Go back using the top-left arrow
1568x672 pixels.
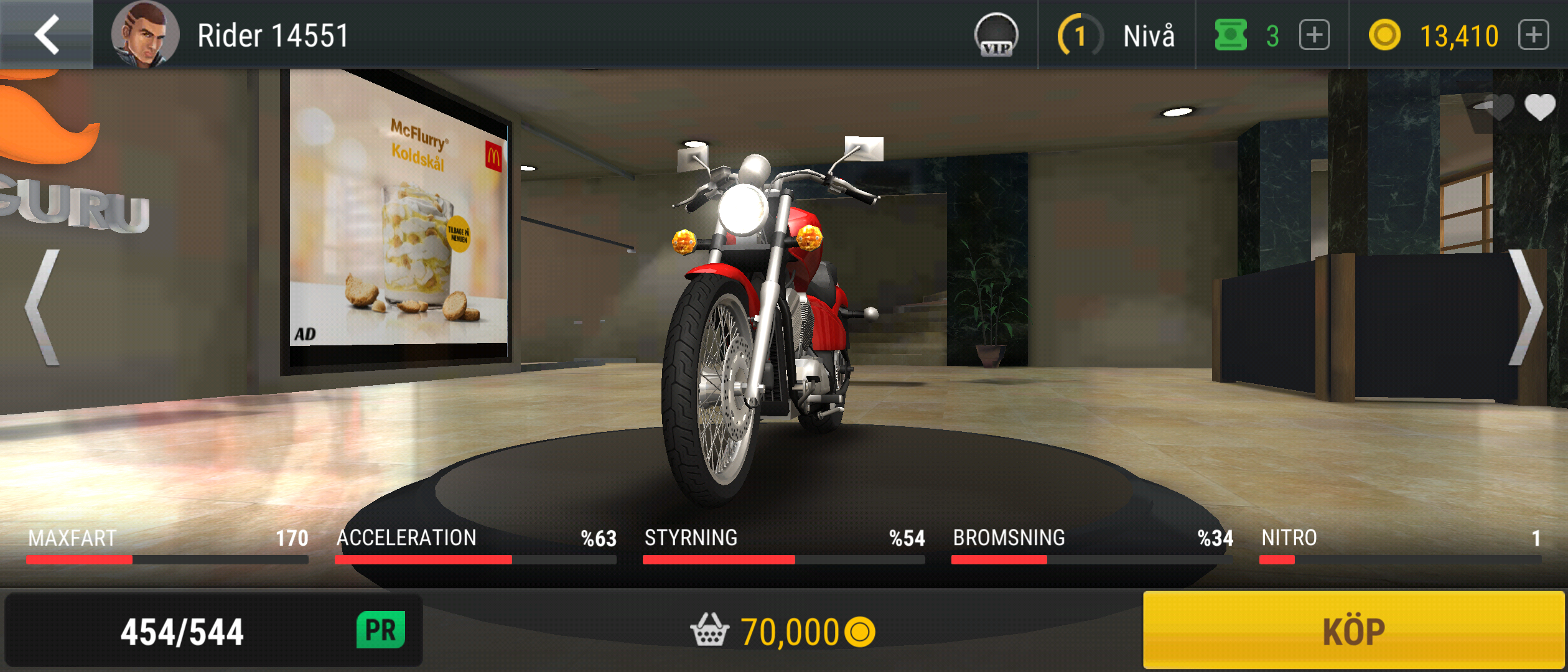[x=47, y=34]
